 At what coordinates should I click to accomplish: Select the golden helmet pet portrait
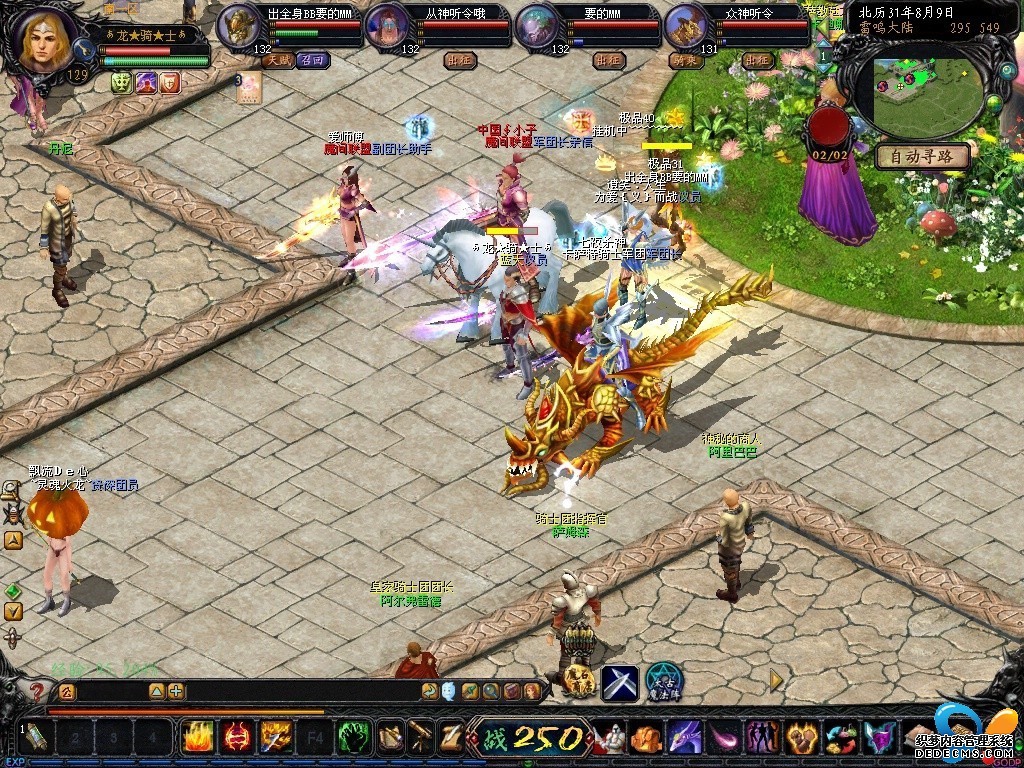[237, 26]
